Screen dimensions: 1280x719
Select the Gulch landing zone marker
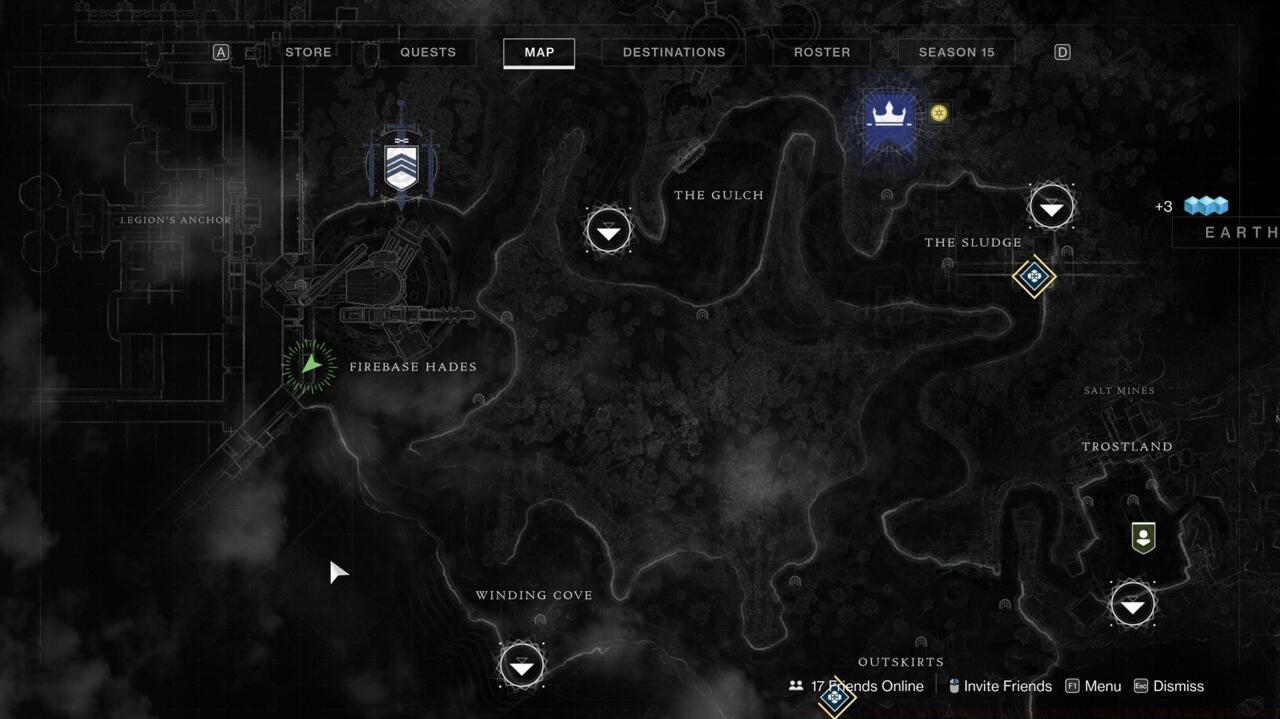point(608,231)
